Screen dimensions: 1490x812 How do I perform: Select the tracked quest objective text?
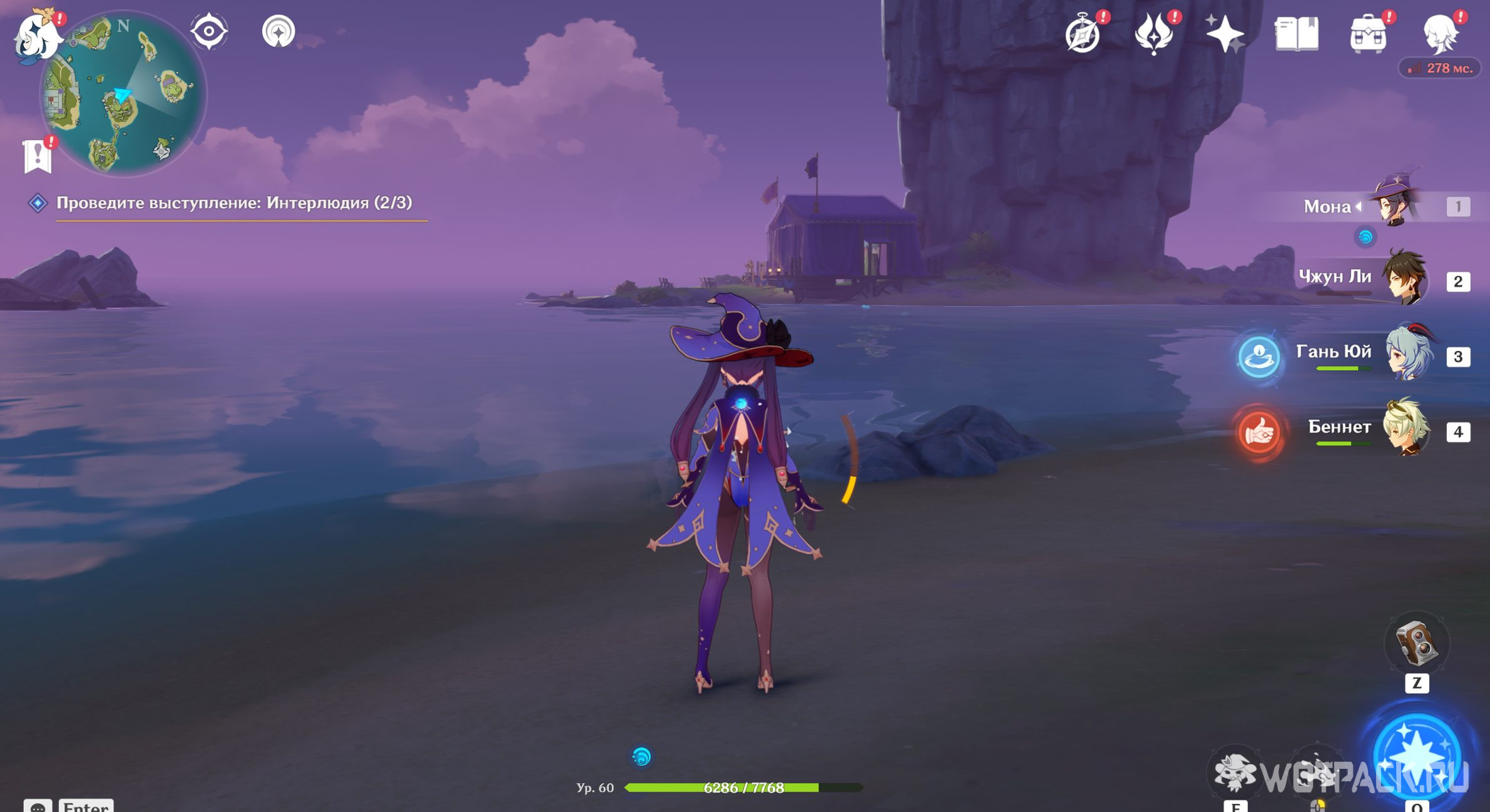click(234, 203)
